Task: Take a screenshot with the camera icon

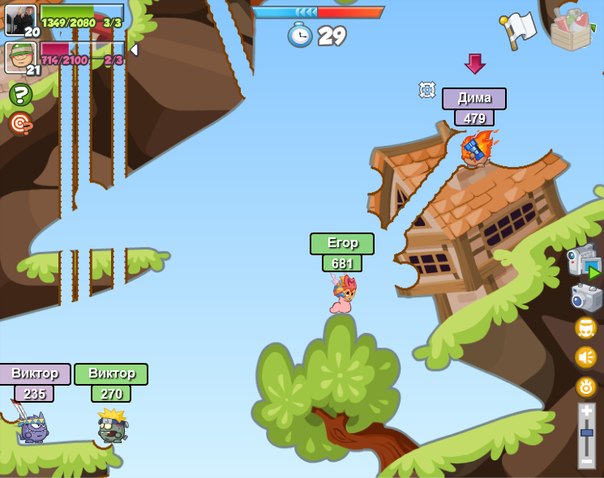Action: click(x=586, y=297)
